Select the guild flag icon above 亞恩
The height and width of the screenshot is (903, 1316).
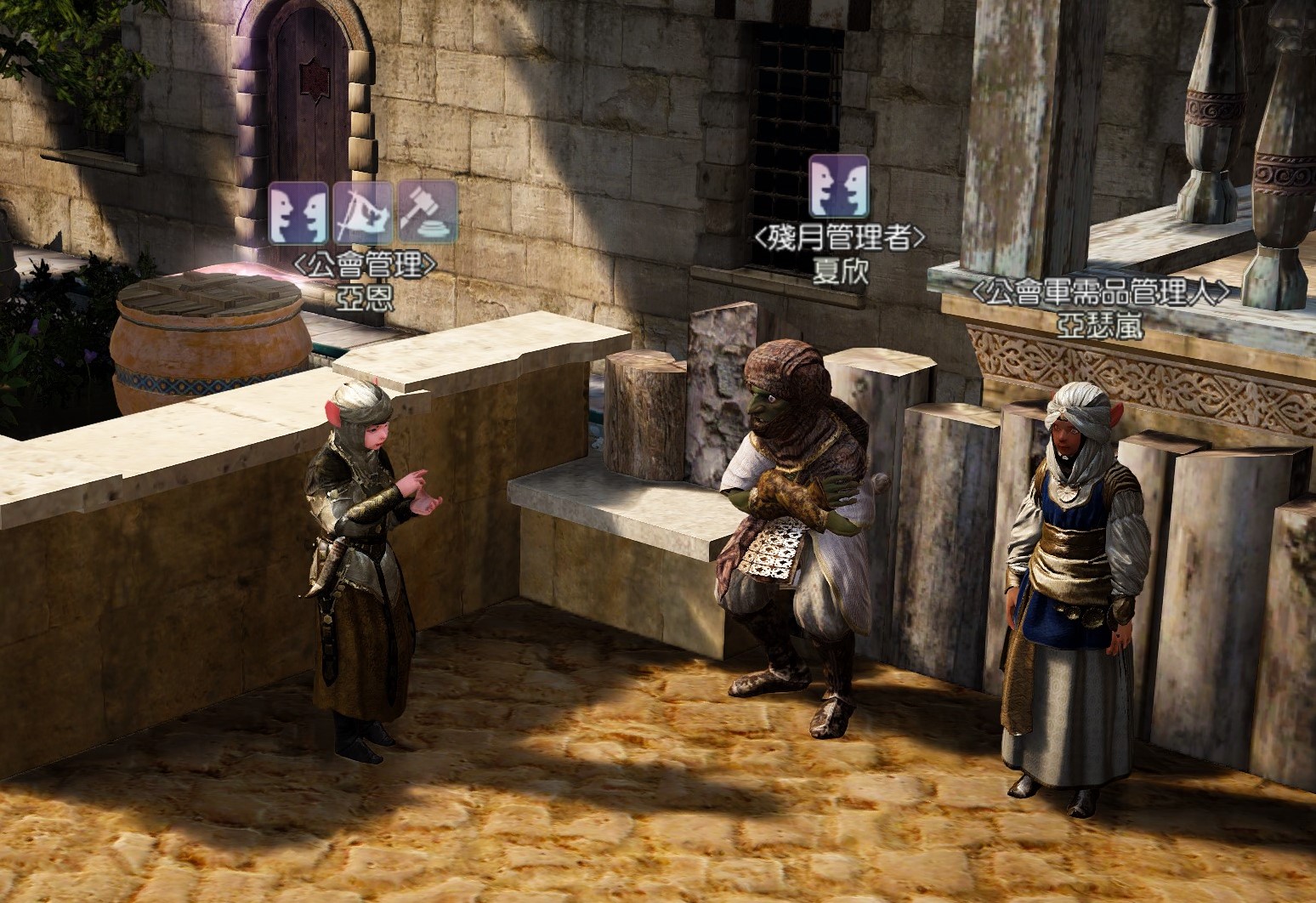[363, 213]
